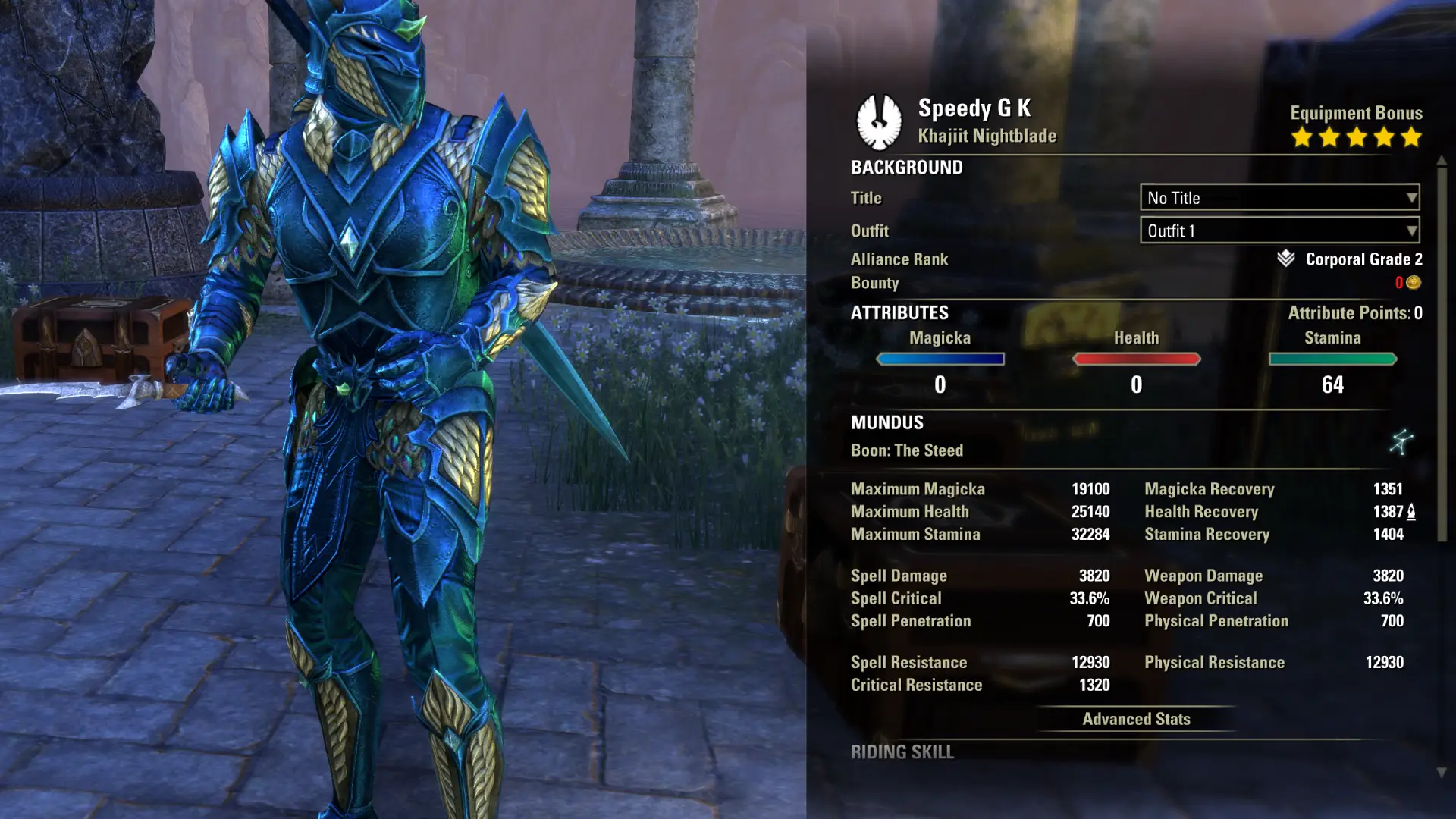
Task: Click the Magicka attribute bar
Action: (940, 359)
